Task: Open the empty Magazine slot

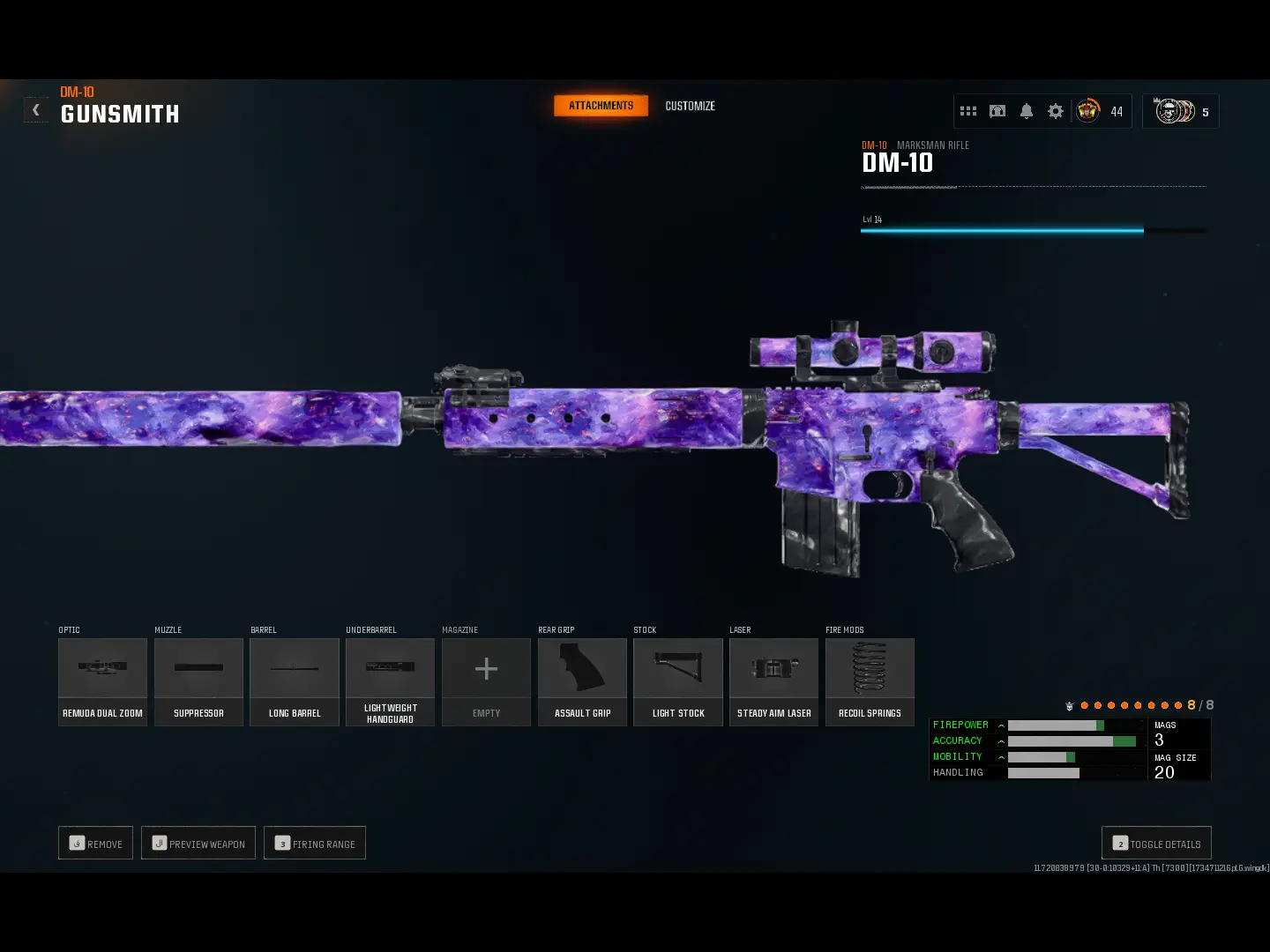Action: pos(486,681)
